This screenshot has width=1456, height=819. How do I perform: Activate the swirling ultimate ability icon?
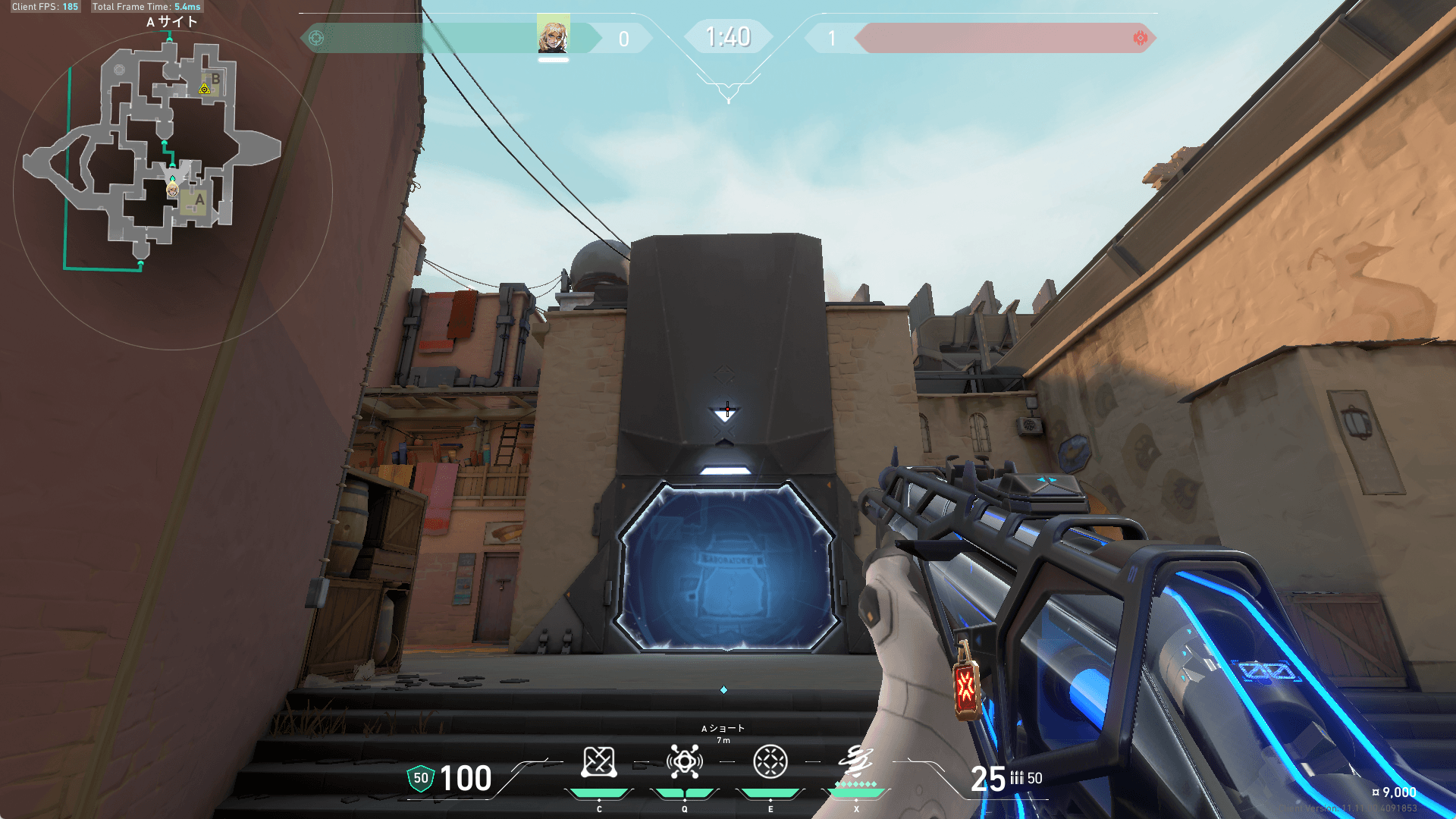pos(856,761)
